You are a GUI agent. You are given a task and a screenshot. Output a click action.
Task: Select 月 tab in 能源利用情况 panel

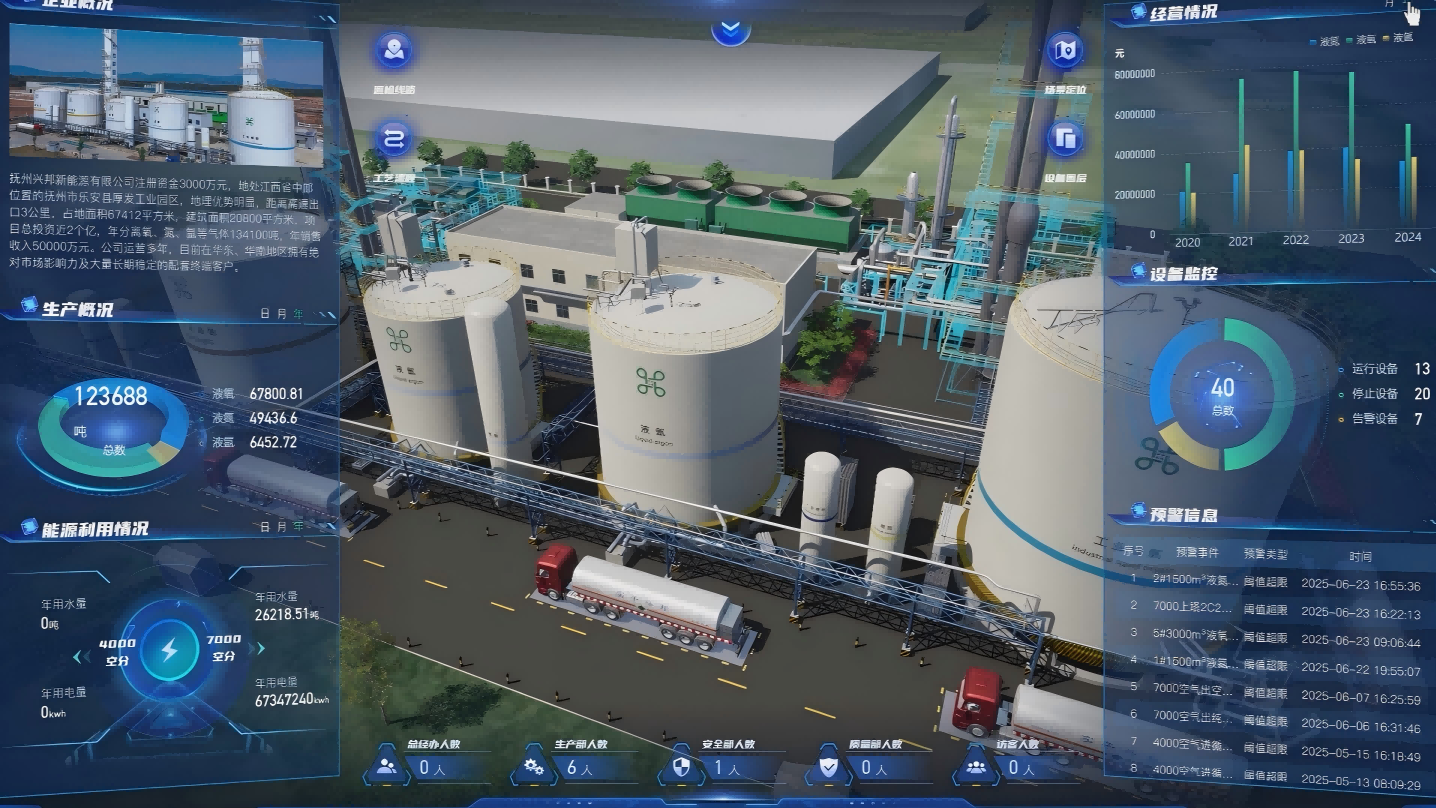(281, 526)
